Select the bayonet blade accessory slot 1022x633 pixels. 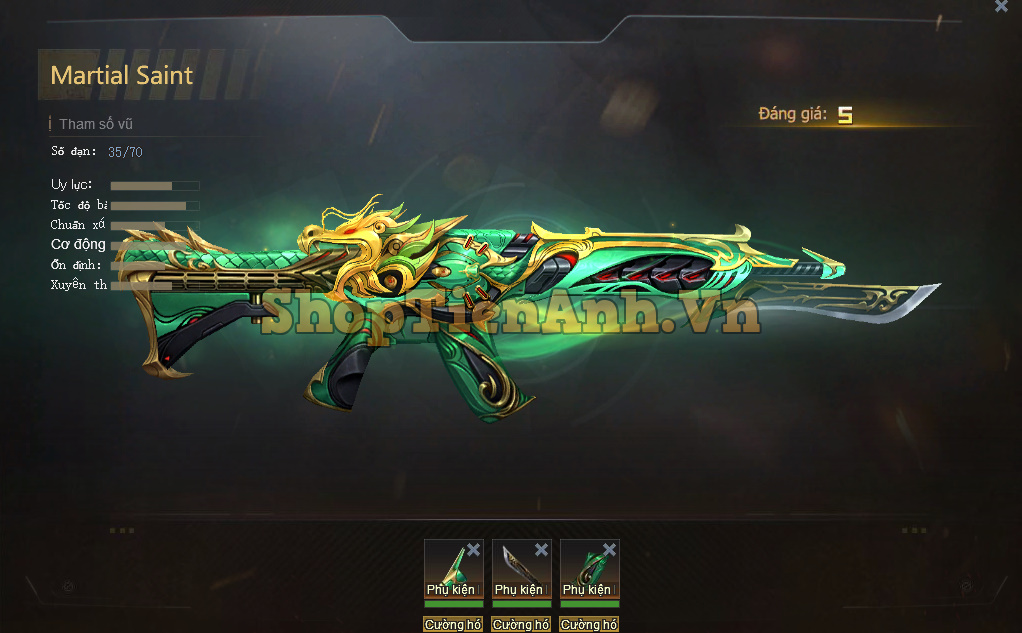(518, 568)
